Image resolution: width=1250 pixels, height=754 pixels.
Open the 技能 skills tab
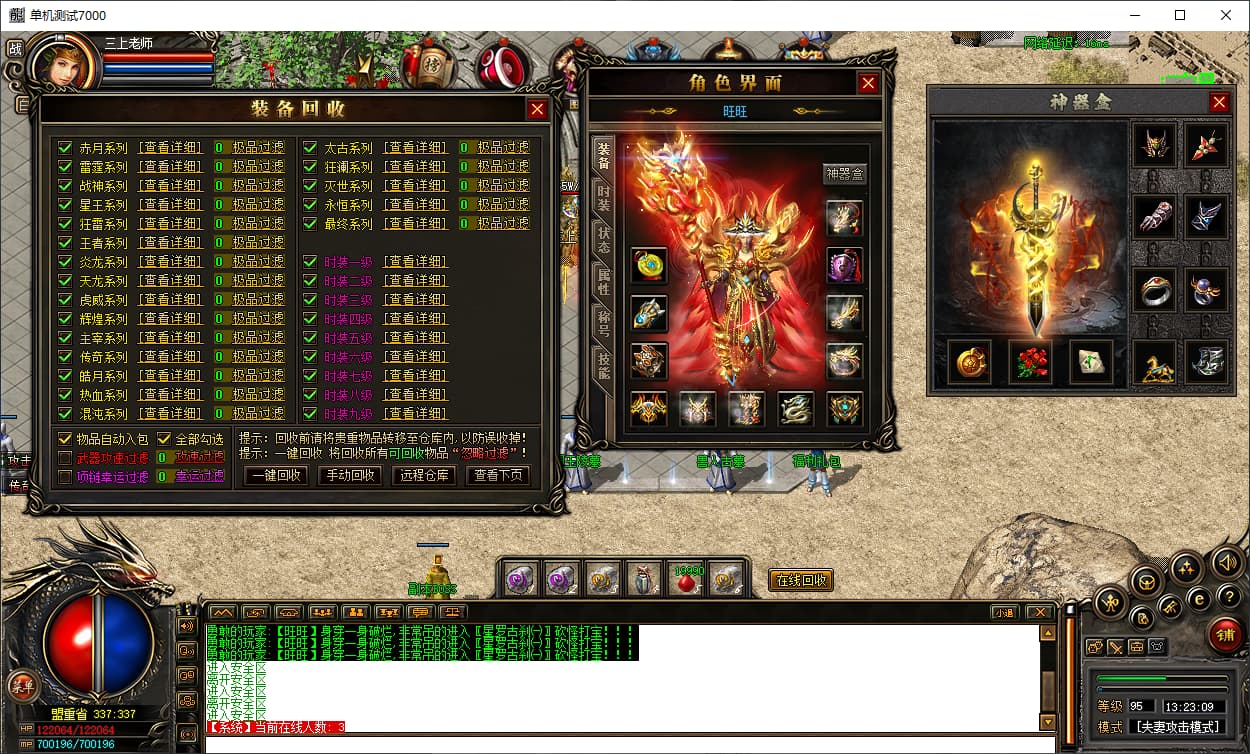(x=603, y=364)
